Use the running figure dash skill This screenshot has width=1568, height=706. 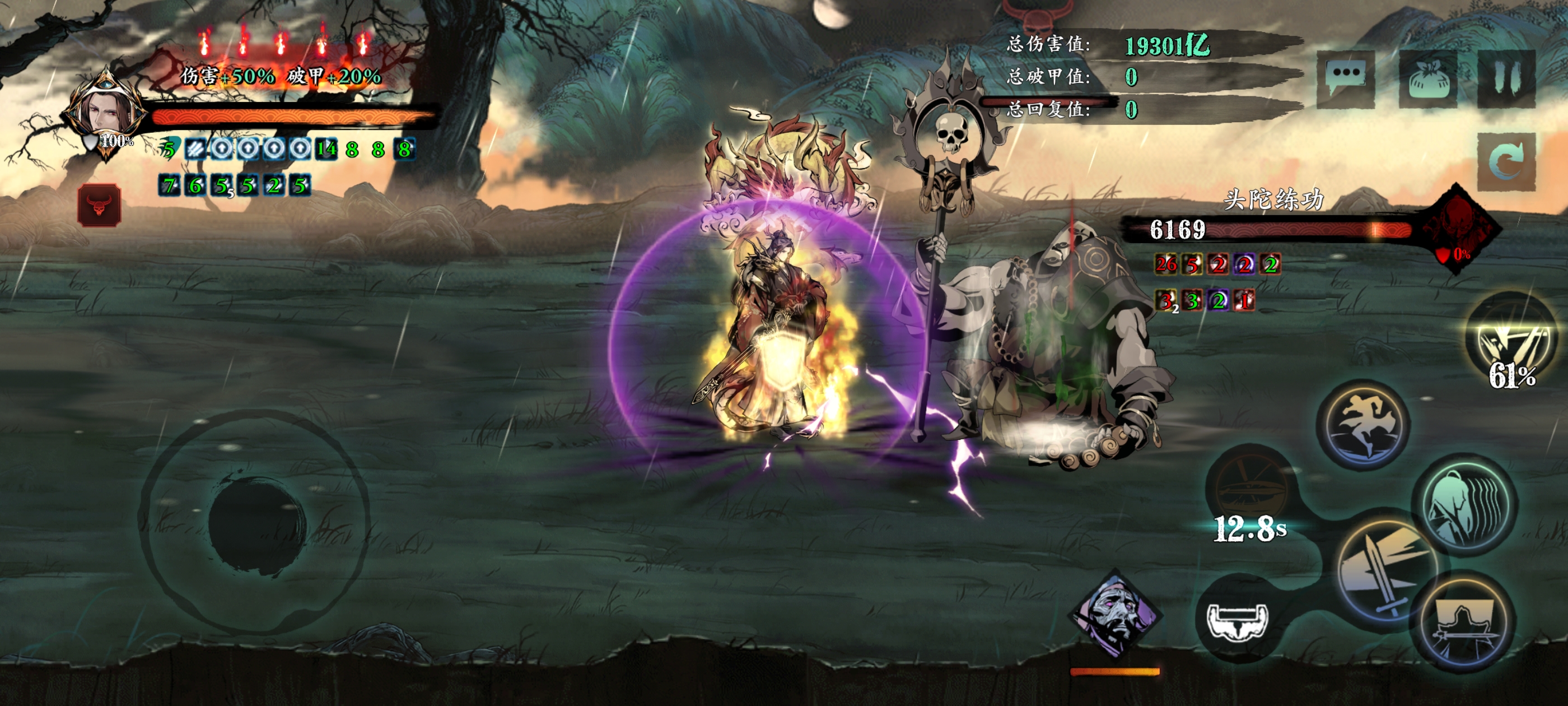point(1365,424)
